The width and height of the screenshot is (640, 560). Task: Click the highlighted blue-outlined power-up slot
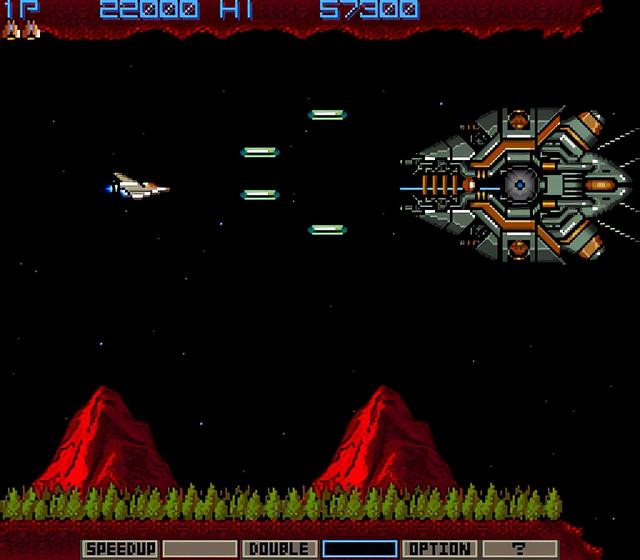coord(359,549)
